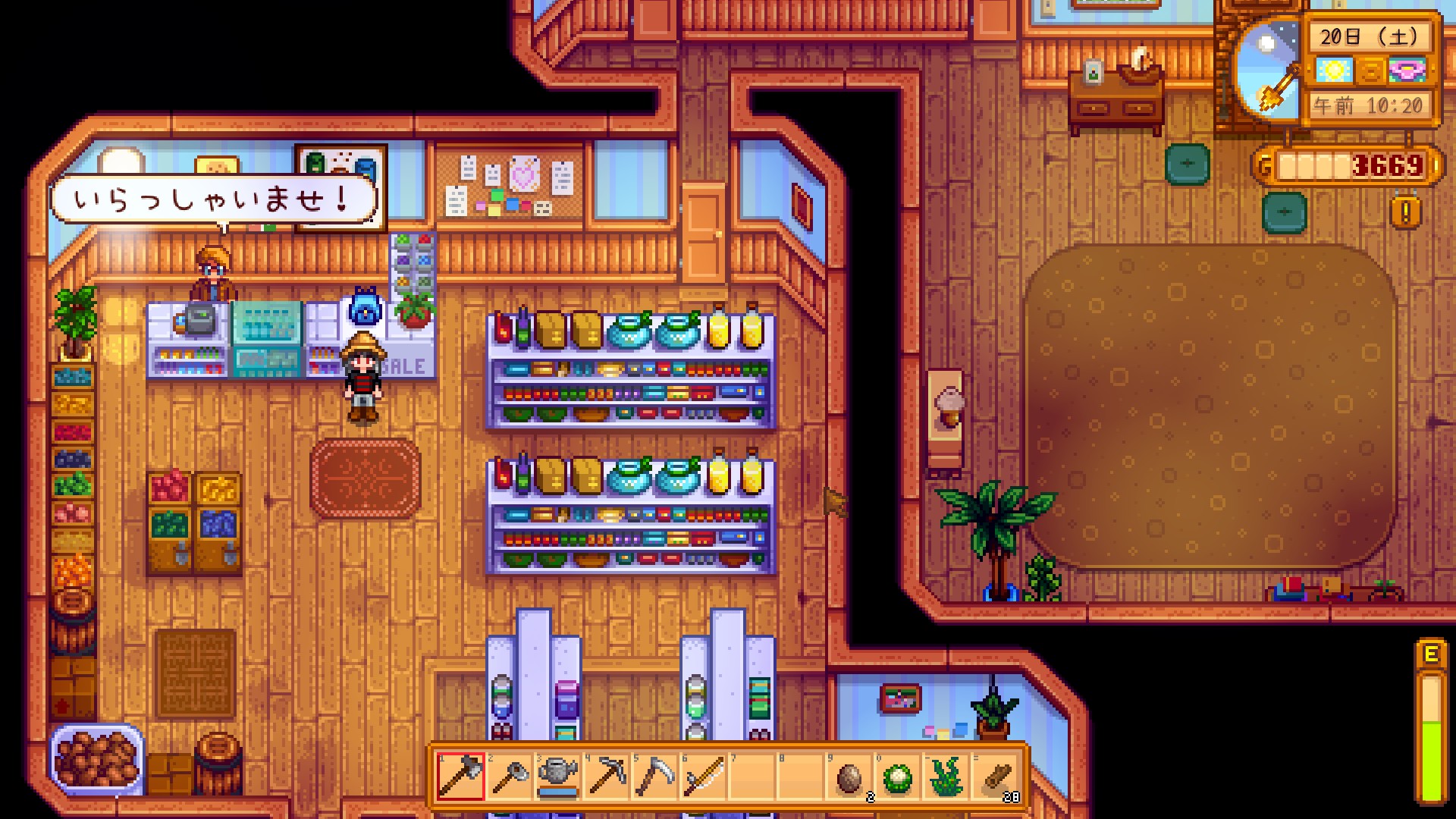Image resolution: width=1456 pixels, height=819 pixels.
Task: Select the hoe hotbar slot
Action: [x=510, y=776]
